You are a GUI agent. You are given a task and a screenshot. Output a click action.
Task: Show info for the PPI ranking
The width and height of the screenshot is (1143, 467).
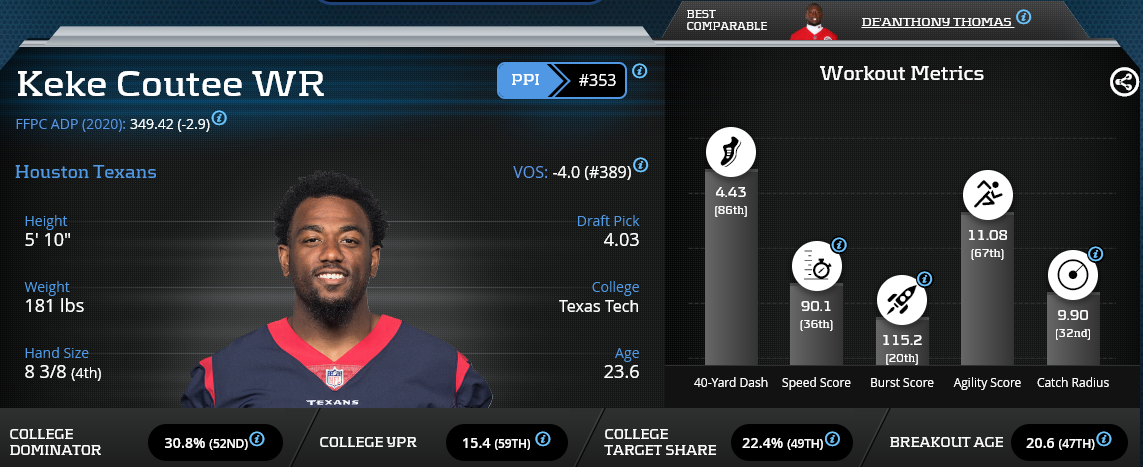640,71
